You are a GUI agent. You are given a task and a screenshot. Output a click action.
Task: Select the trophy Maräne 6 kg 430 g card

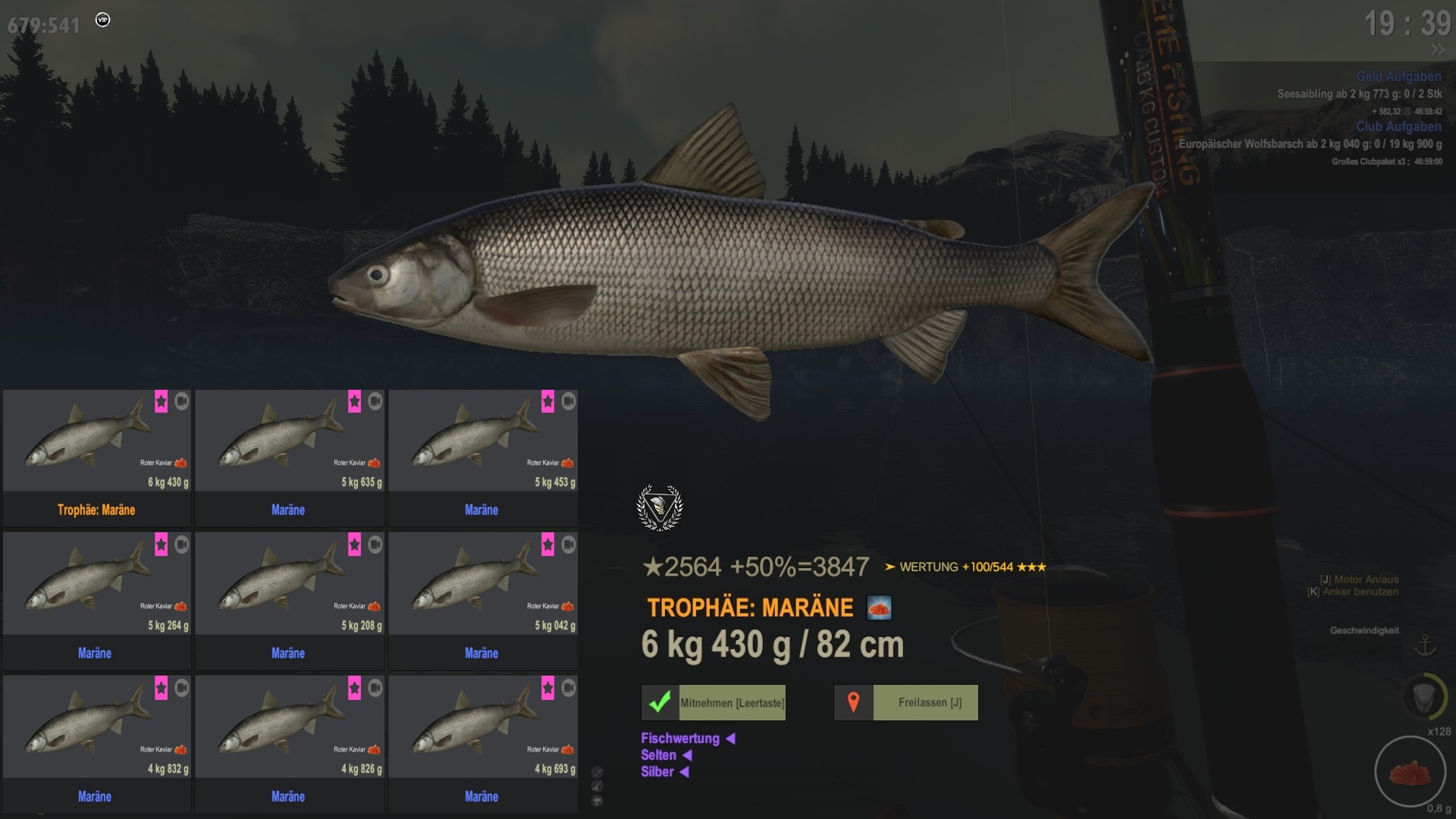97,457
